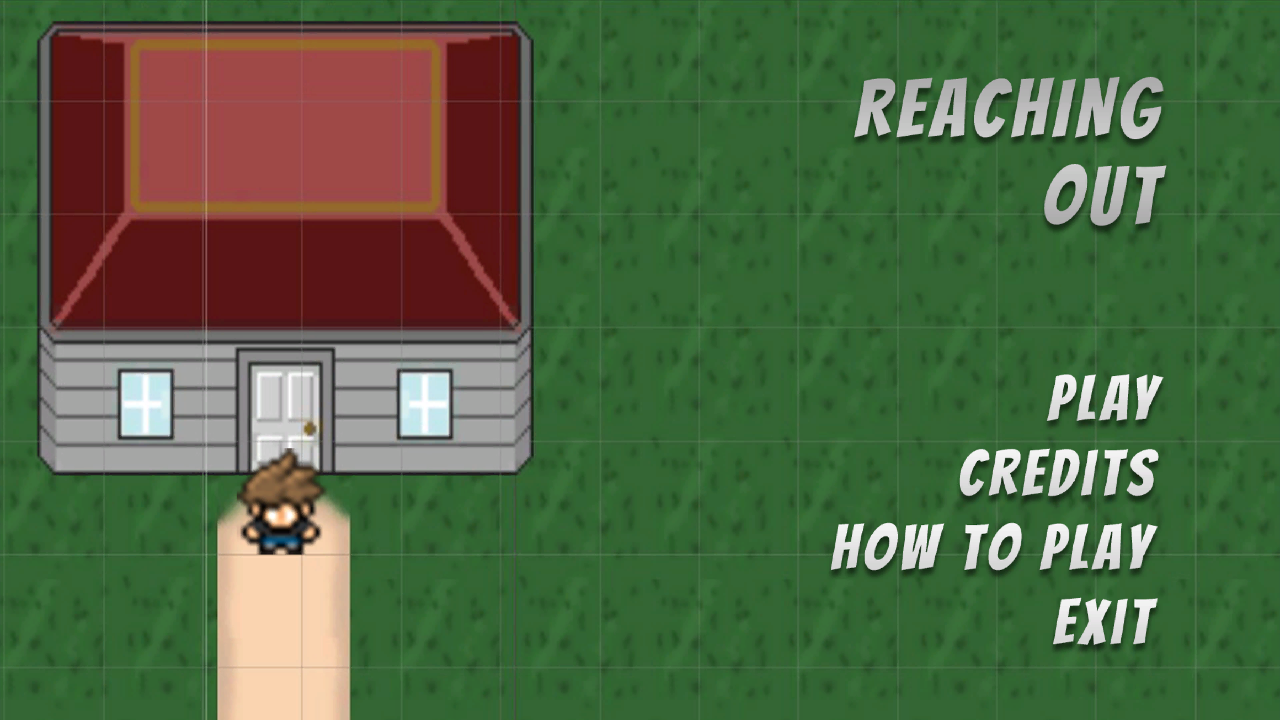Click the dirt path below the character
This screenshot has width=1280, height=720.
[x=285, y=630]
